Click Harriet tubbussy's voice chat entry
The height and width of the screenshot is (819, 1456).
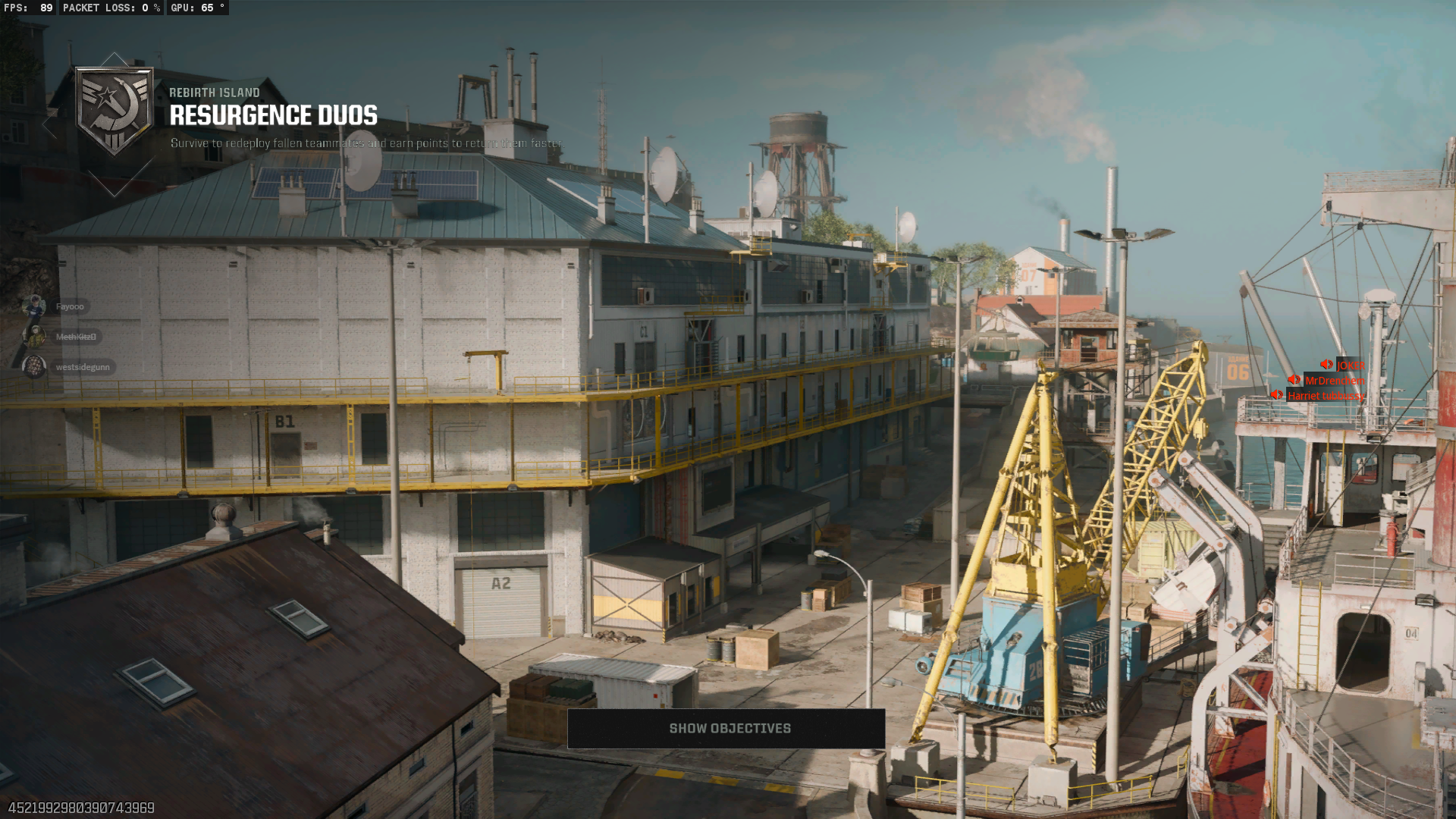coord(1325,396)
